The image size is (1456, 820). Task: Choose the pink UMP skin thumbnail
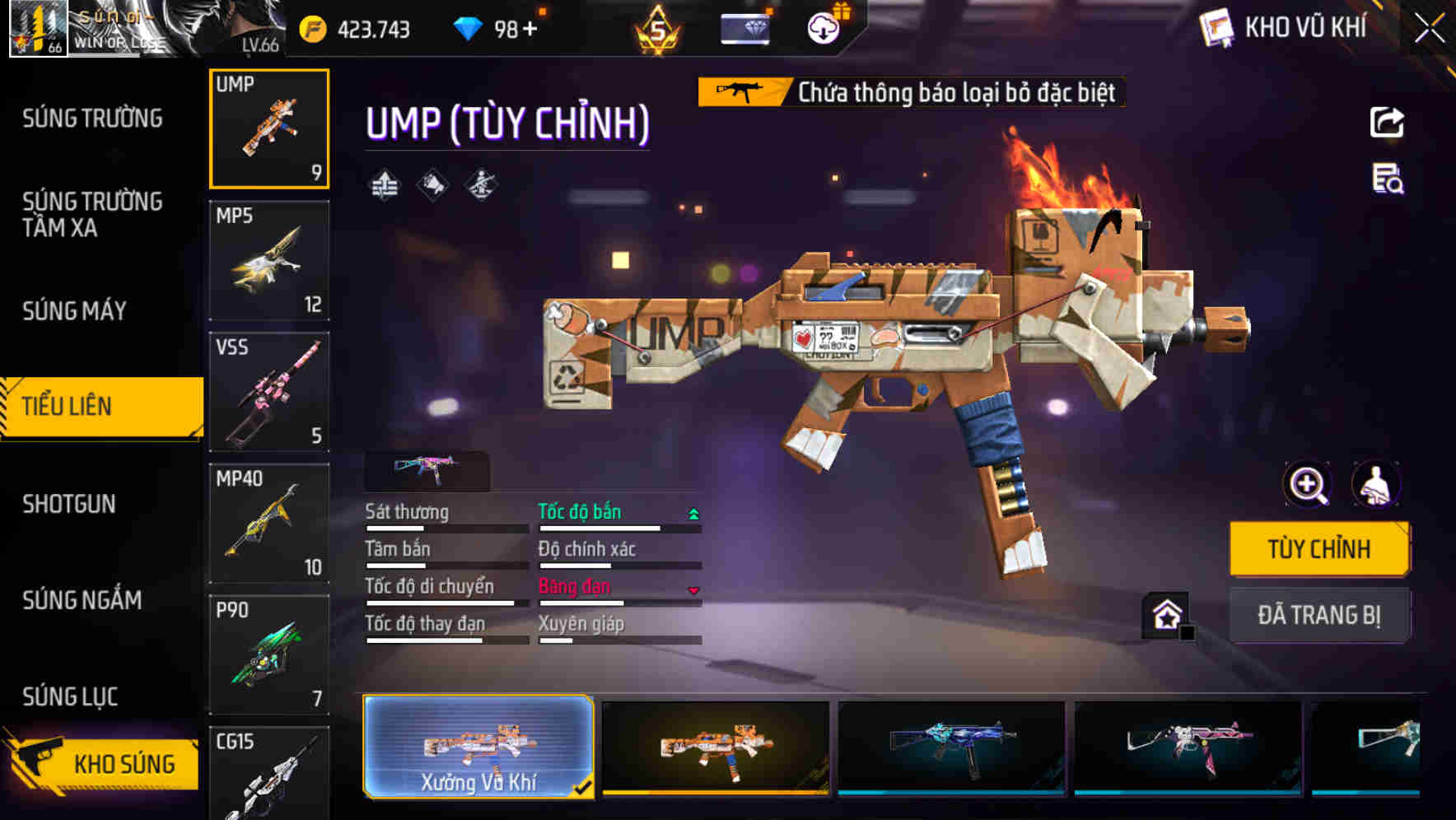tap(1188, 747)
